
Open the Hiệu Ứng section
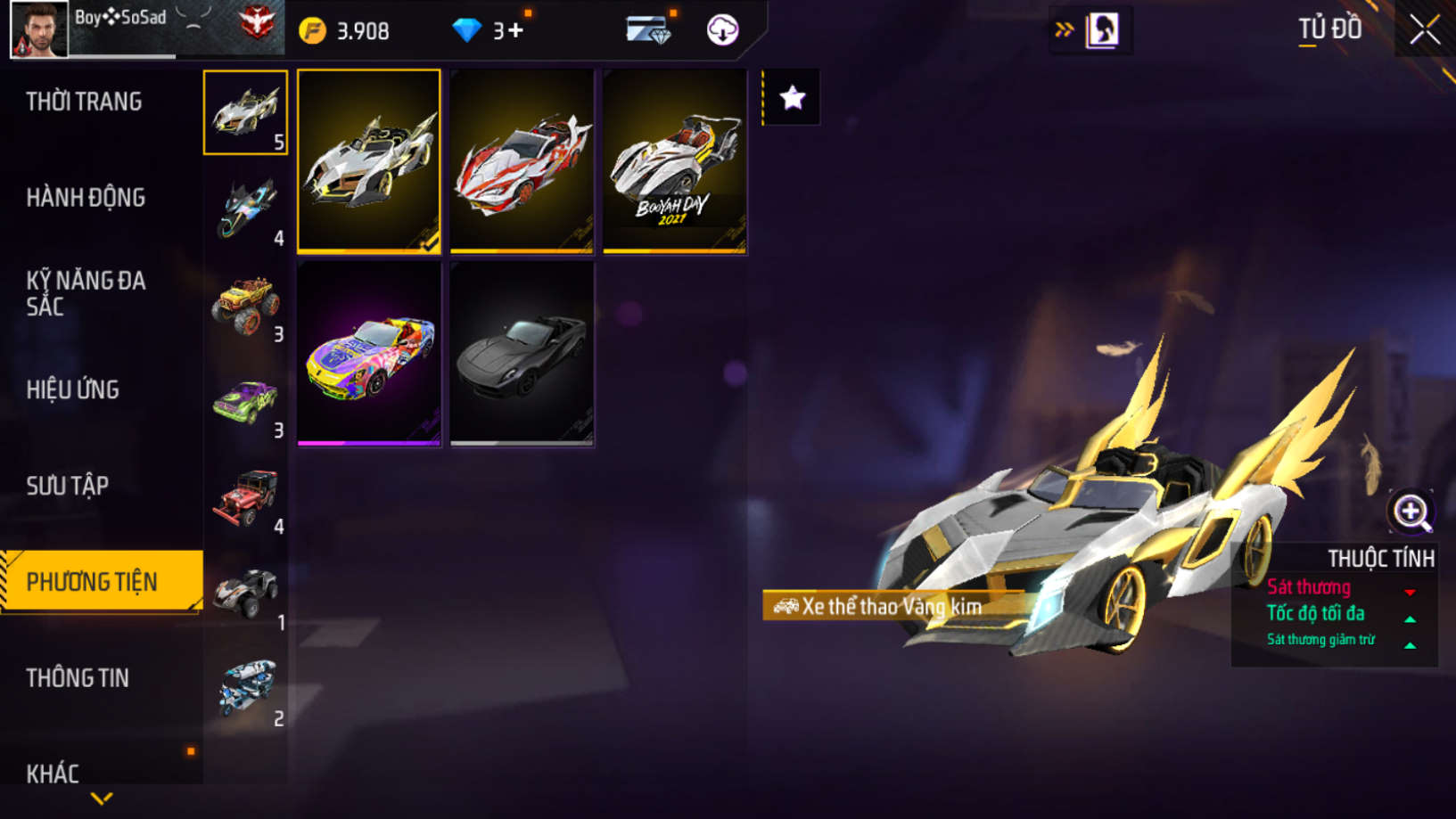[73, 389]
